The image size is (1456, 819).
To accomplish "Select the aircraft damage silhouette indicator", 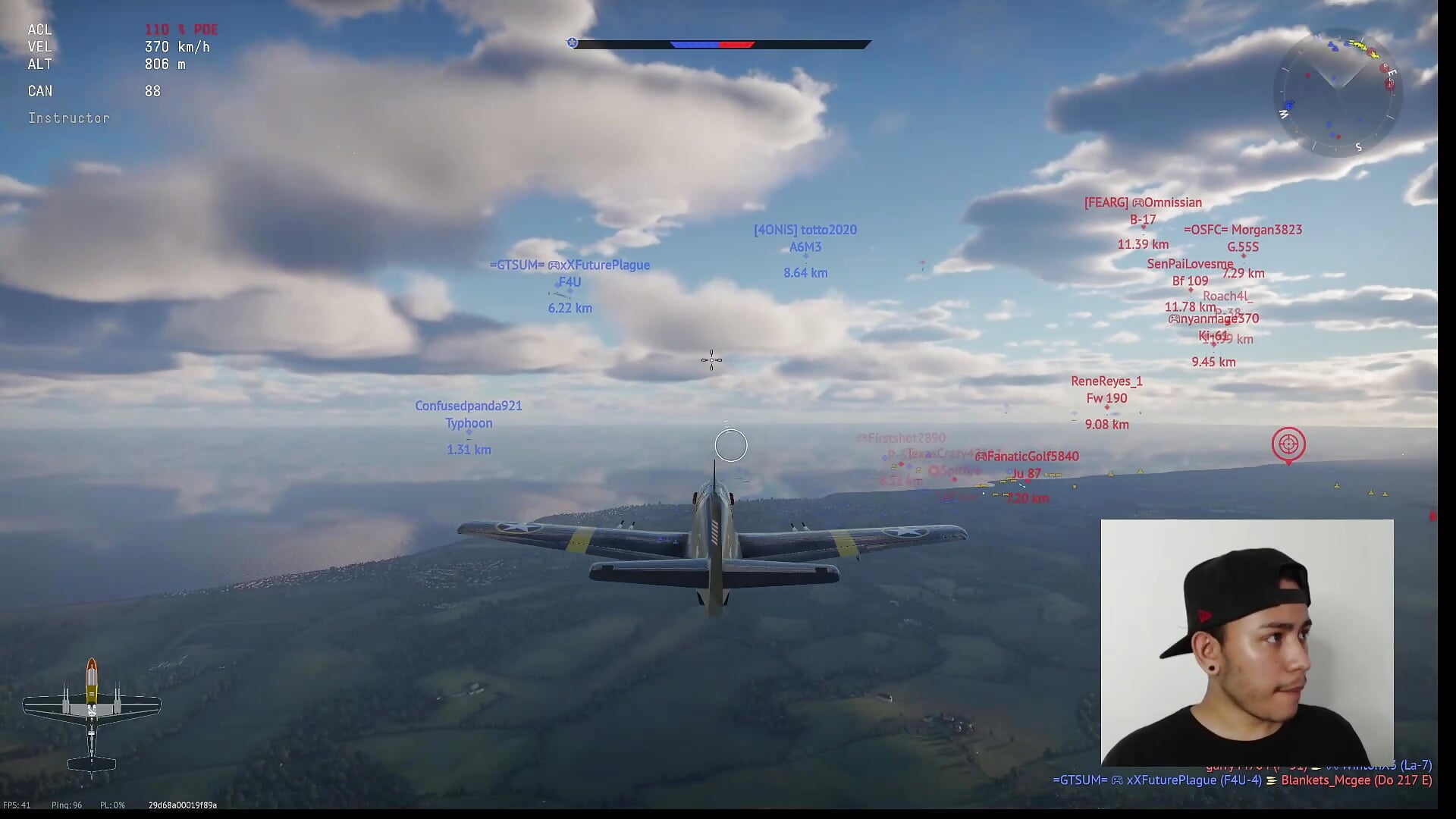I will 92,717.
